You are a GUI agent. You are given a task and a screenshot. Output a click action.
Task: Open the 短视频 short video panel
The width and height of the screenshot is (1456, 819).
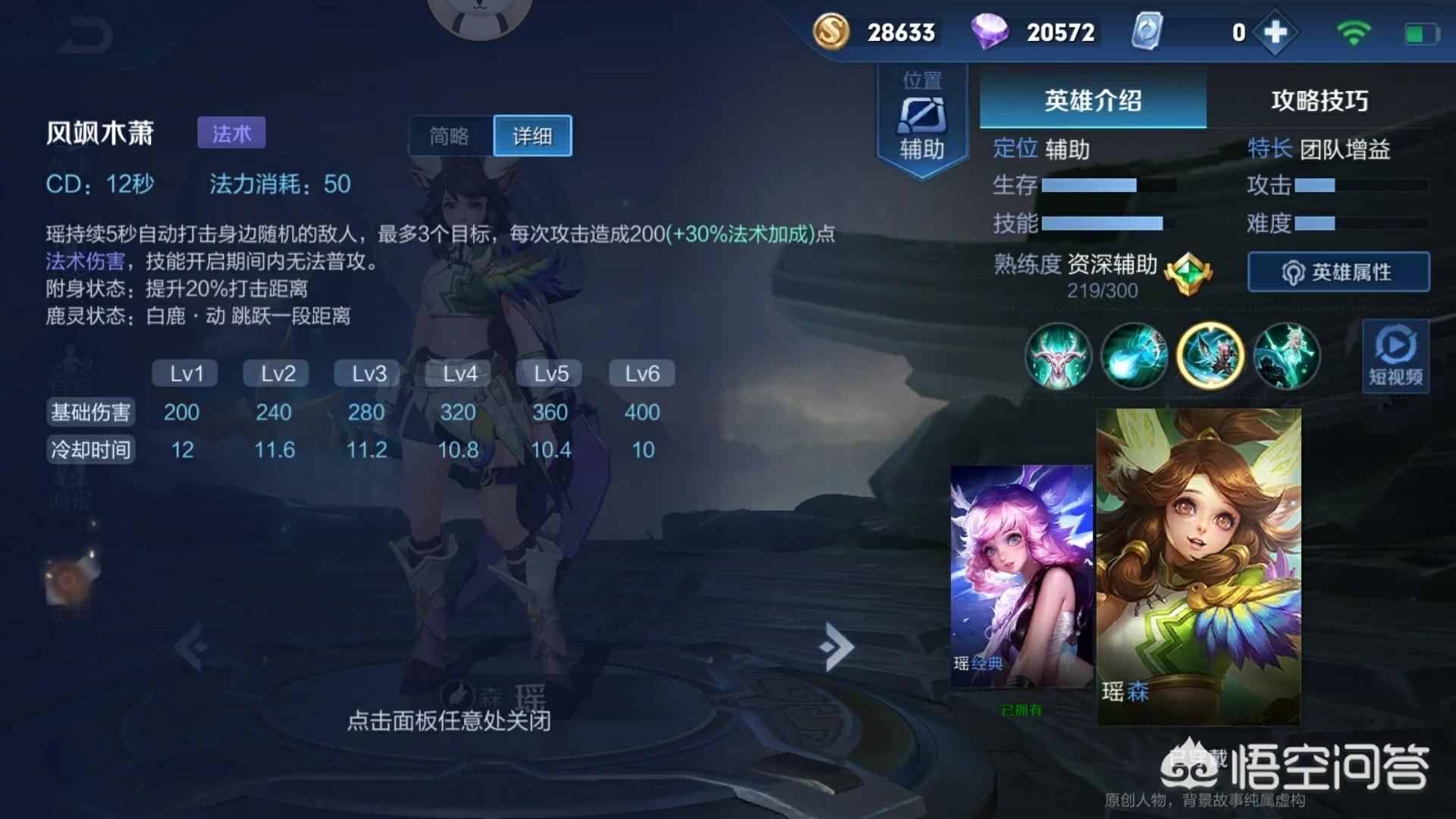coord(1395,356)
